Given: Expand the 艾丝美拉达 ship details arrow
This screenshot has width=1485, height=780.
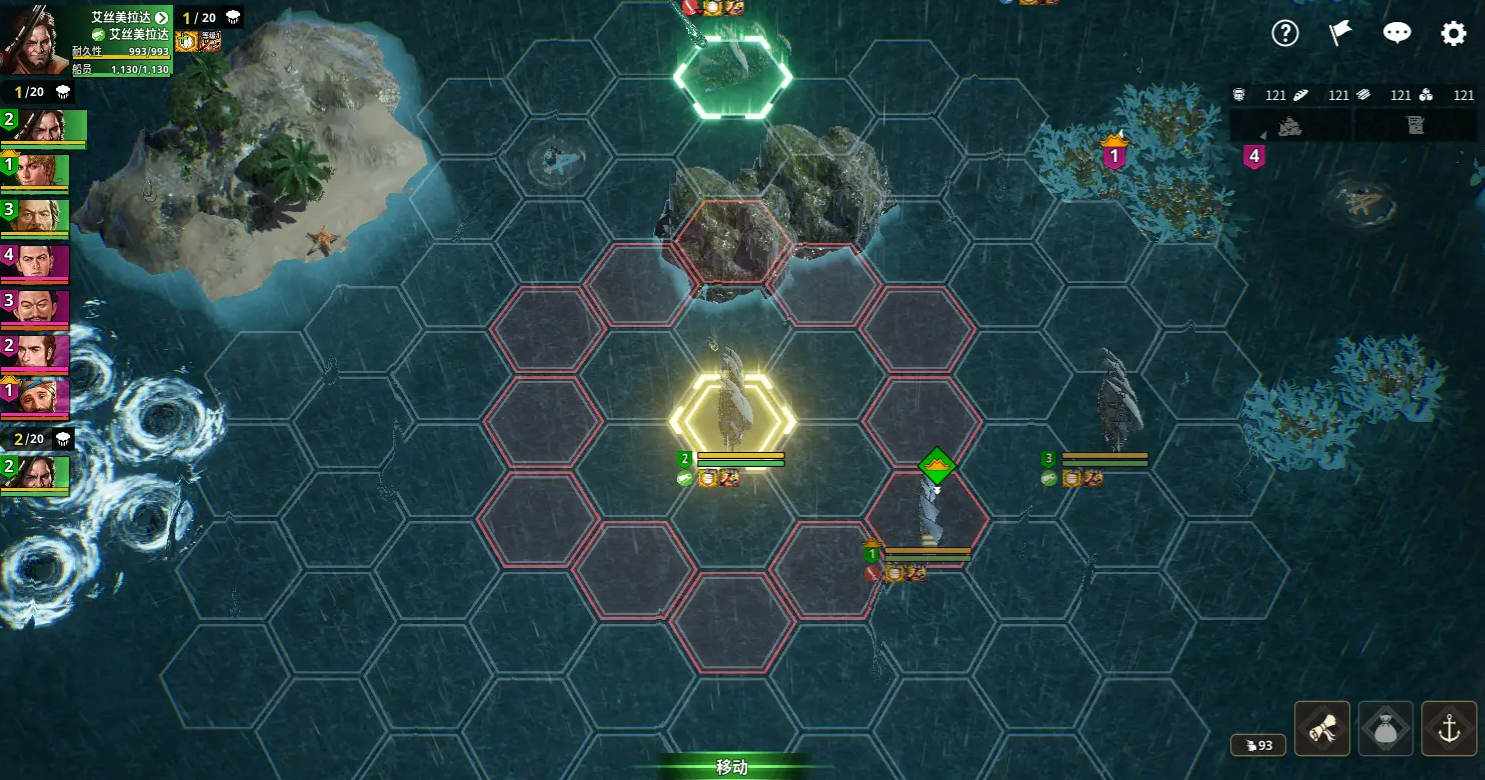Looking at the screenshot, I should pyautogui.click(x=161, y=18).
